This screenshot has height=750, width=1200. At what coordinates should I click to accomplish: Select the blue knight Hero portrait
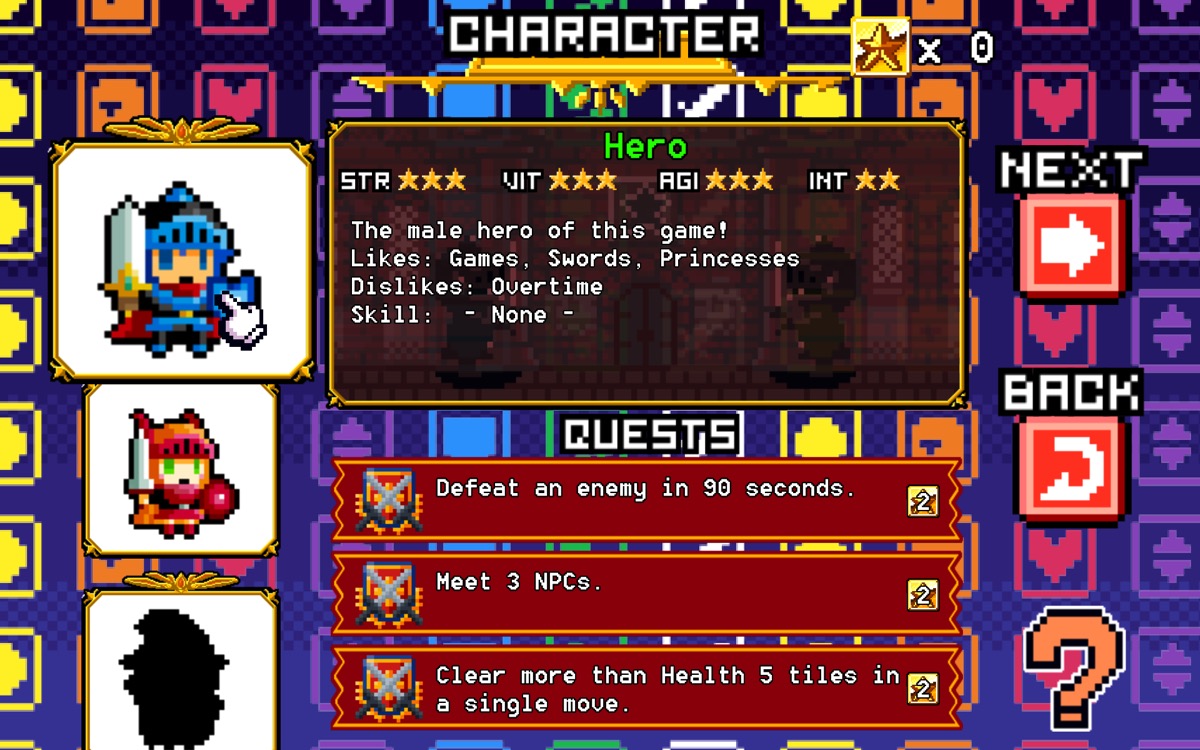182,262
